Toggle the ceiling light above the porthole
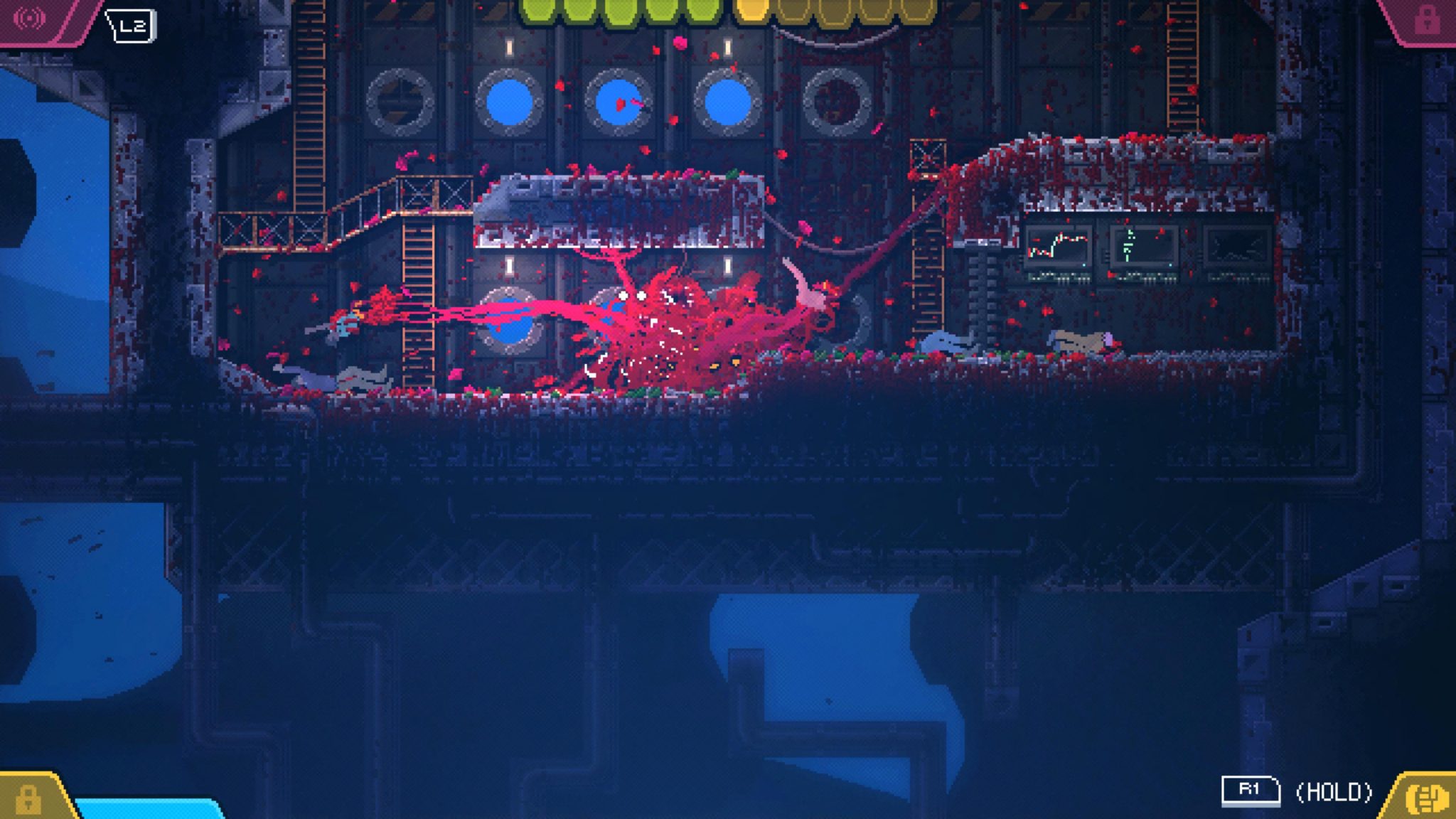 tap(508, 46)
